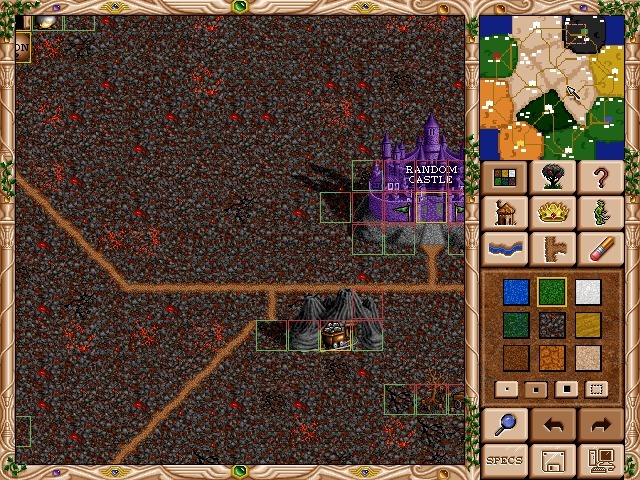Choose the crown treasures tool
Image resolution: width=640 pixels, height=480 pixels.
[x=552, y=213]
